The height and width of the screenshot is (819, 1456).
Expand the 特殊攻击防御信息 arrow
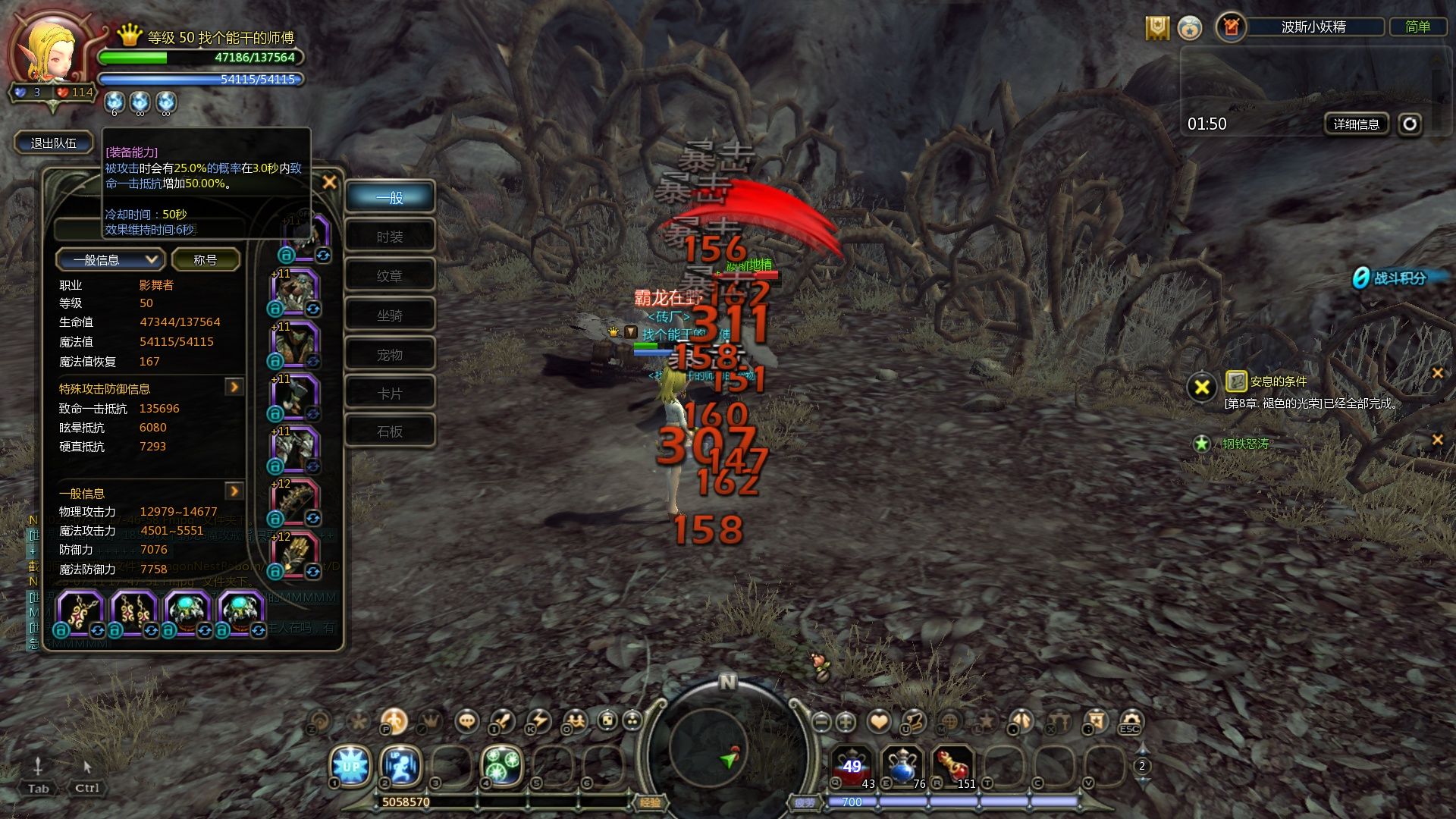[234, 388]
